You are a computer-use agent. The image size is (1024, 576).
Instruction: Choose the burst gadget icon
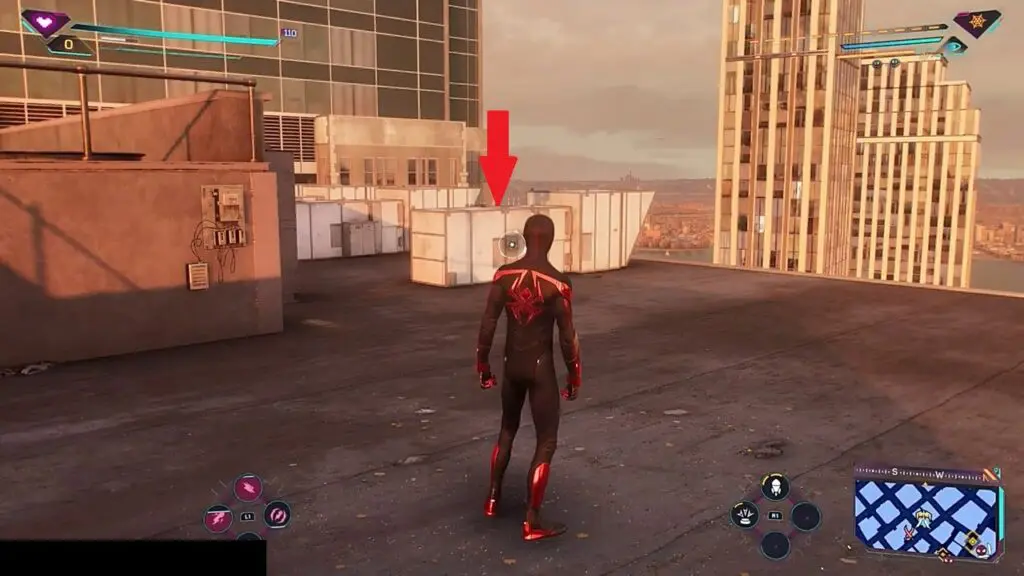click(744, 515)
